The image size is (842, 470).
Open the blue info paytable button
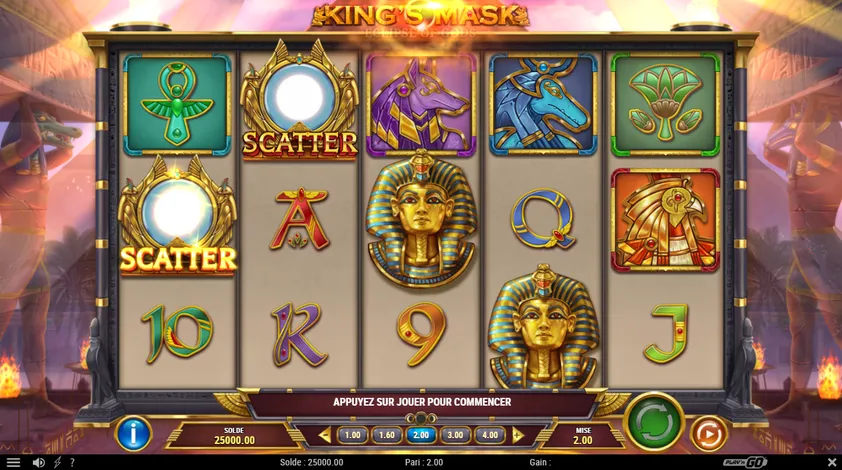(x=132, y=434)
